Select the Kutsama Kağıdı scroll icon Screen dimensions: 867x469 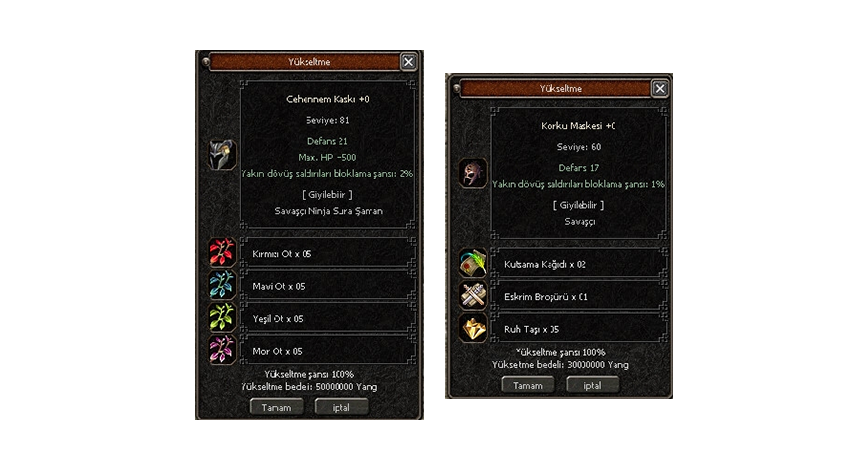(x=472, y=264)
